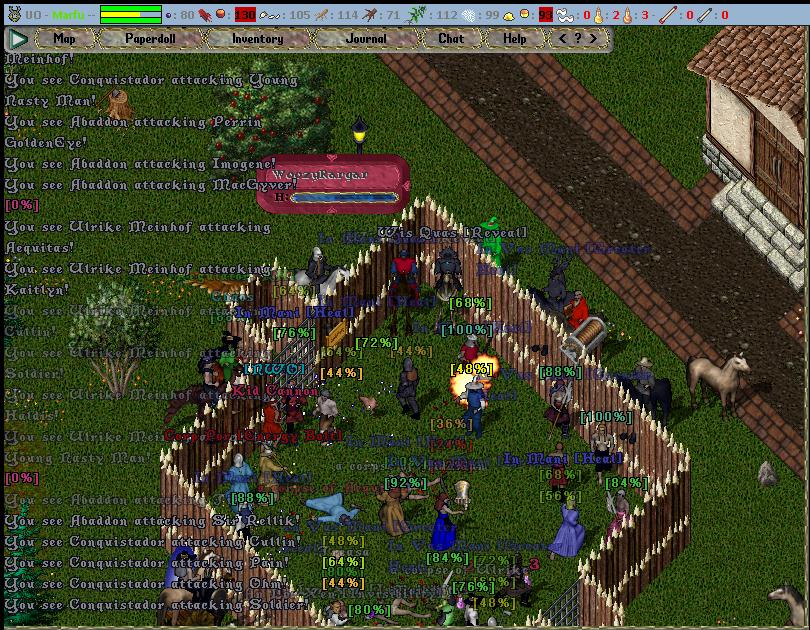Open the Help menu
This screenshot has height=630, width=810.
point(515,39)
